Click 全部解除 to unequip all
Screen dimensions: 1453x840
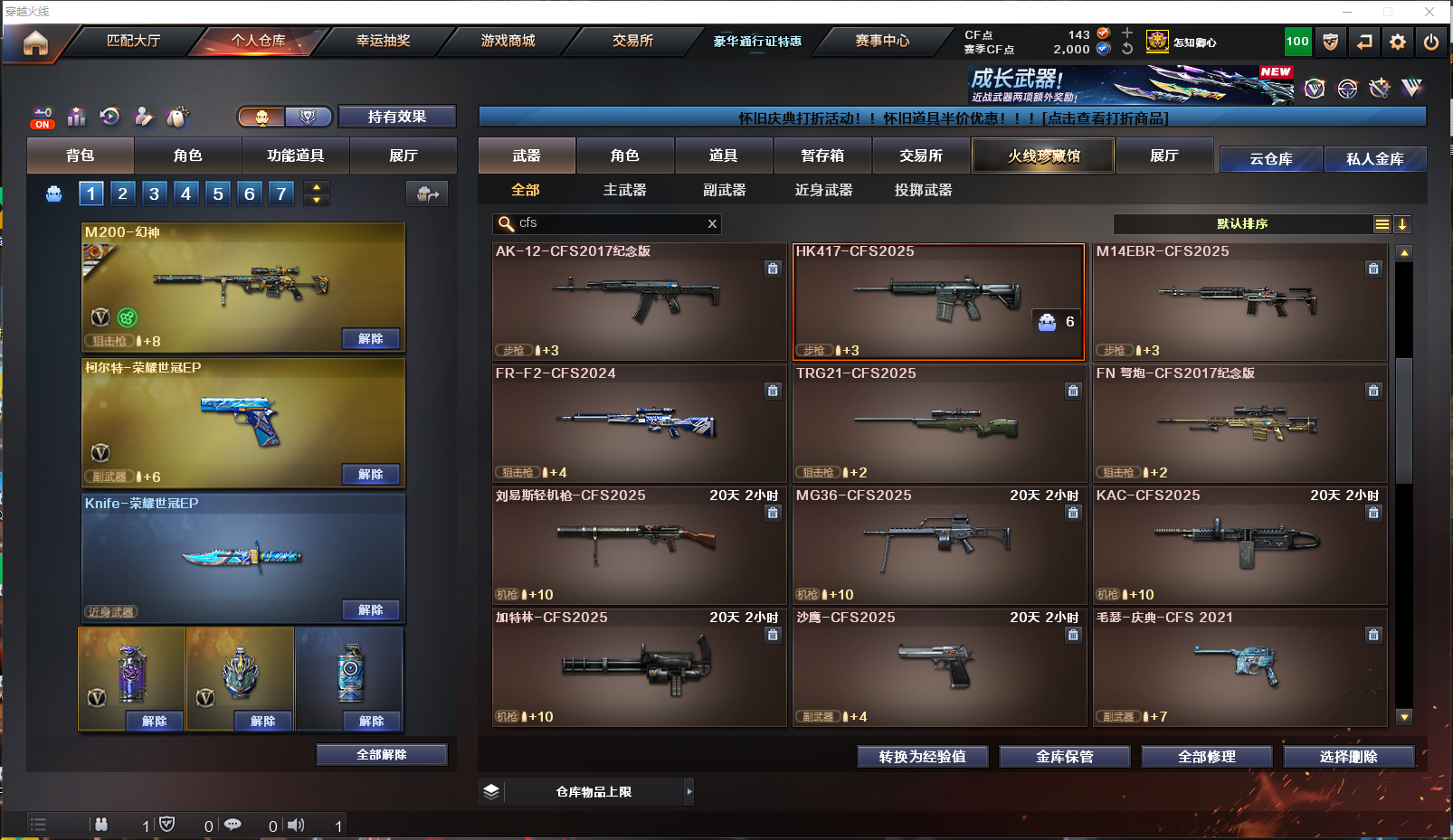[x=381, y=755]
